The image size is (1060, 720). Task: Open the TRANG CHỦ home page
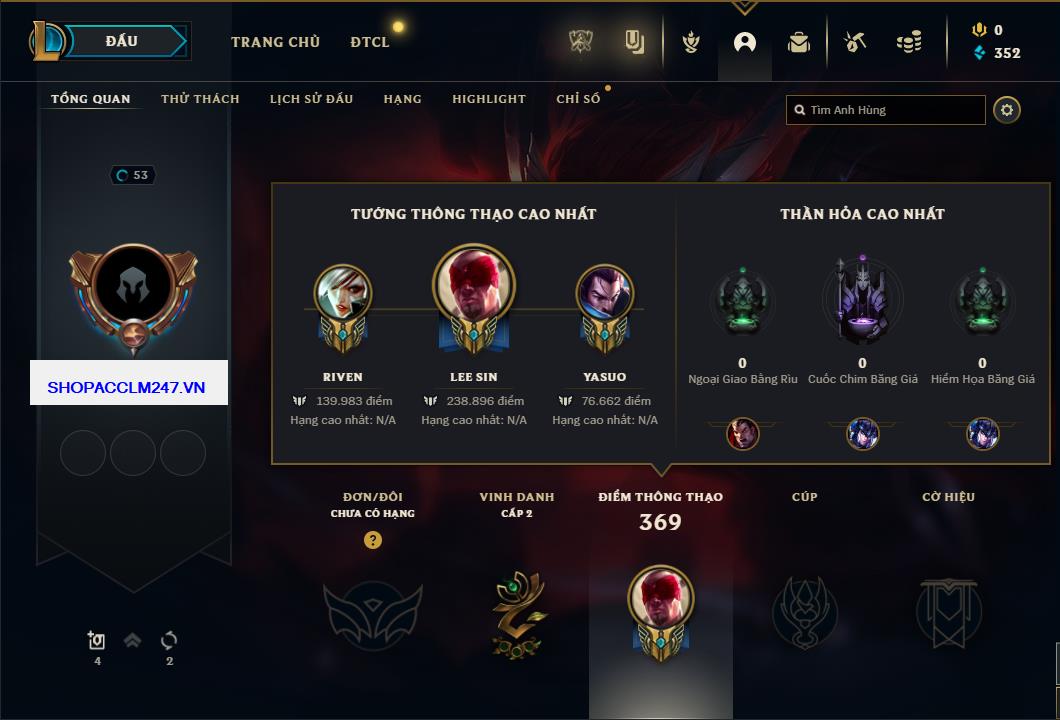point(275,42)
